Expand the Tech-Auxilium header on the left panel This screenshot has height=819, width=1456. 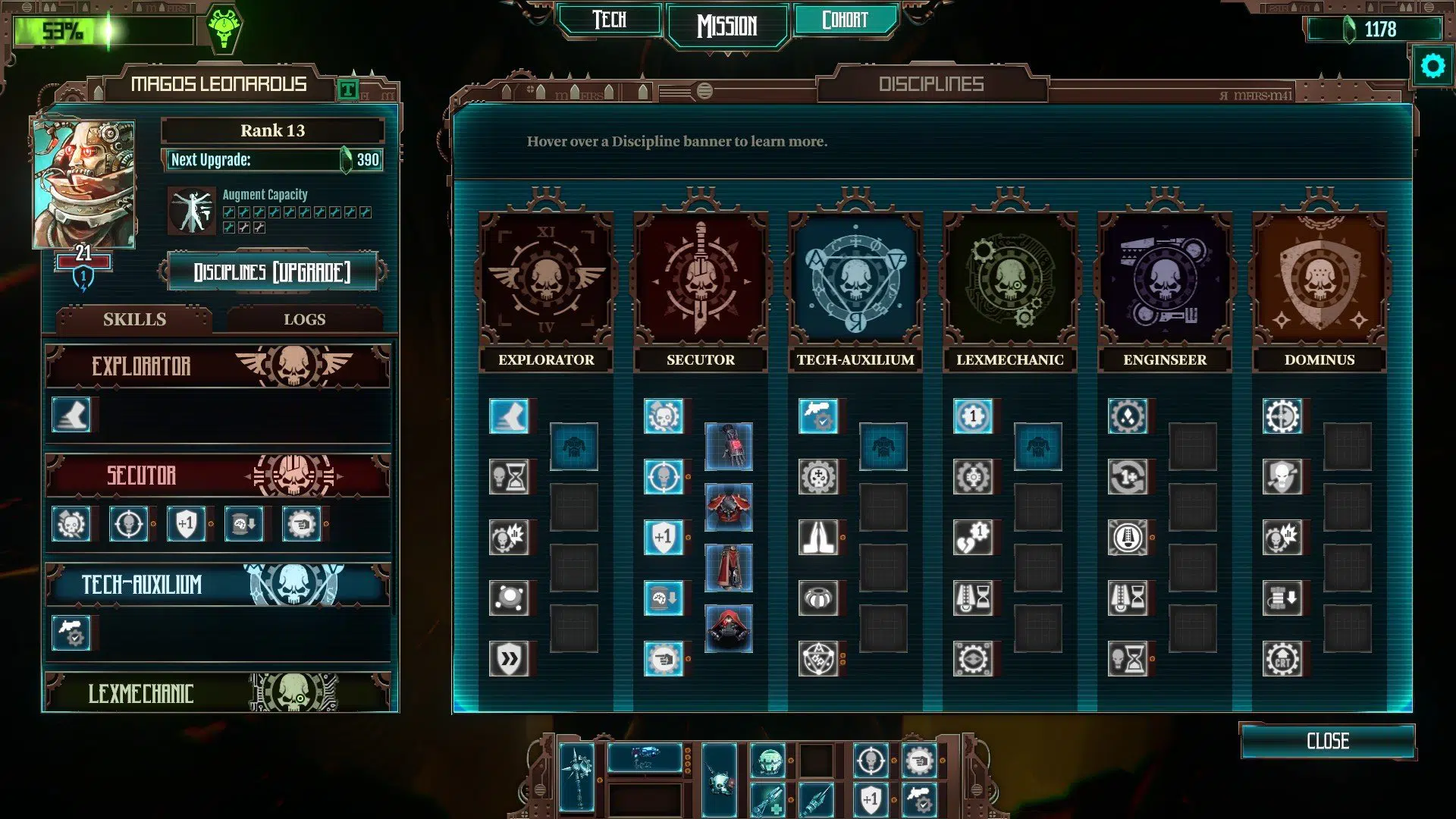pyautogui.click(x=218, y=585)
